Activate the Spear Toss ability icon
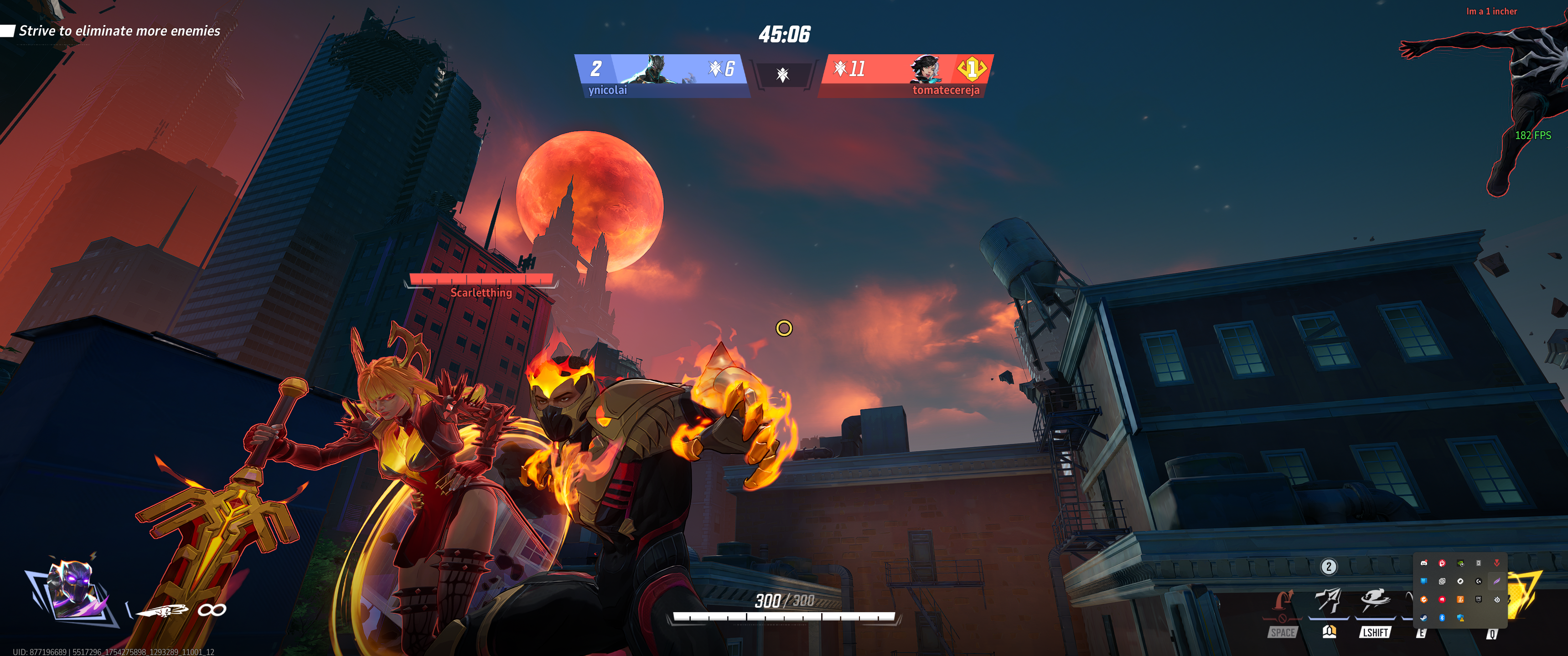 [1328, 600]
